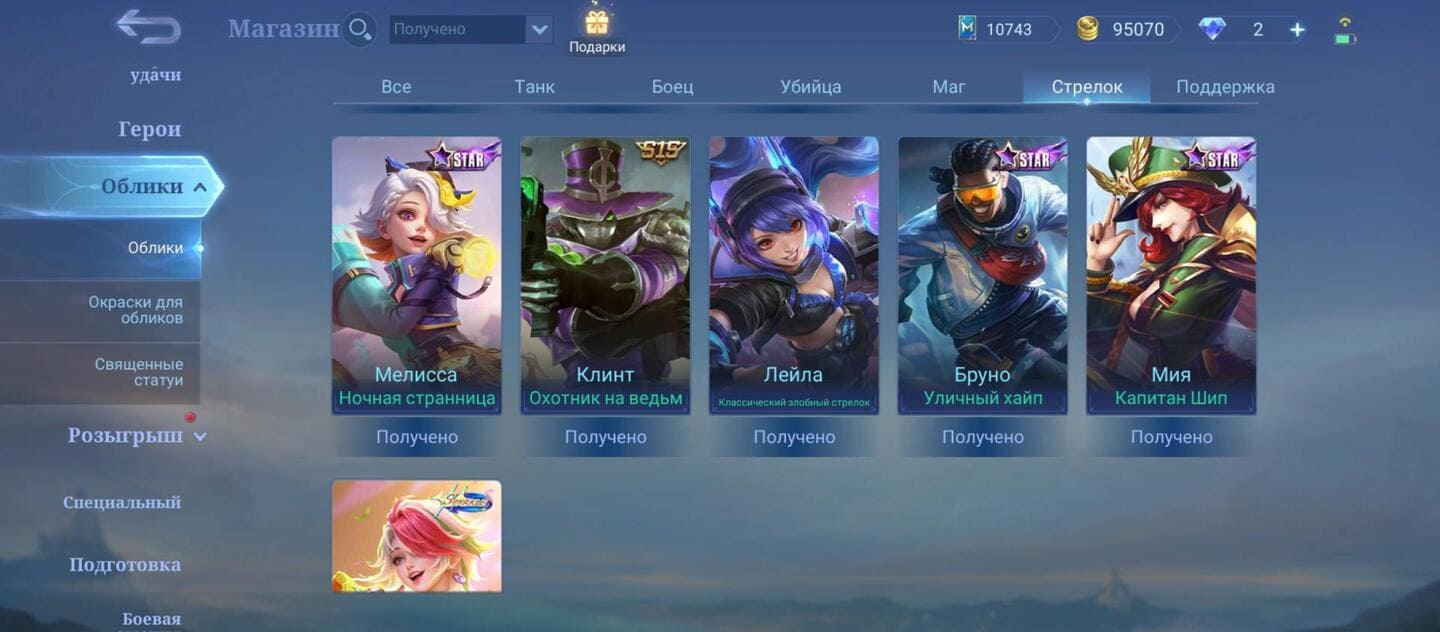Screen dimensions: 1440x632
Task: Go back with the return arrow
Action: pos(148,27)
